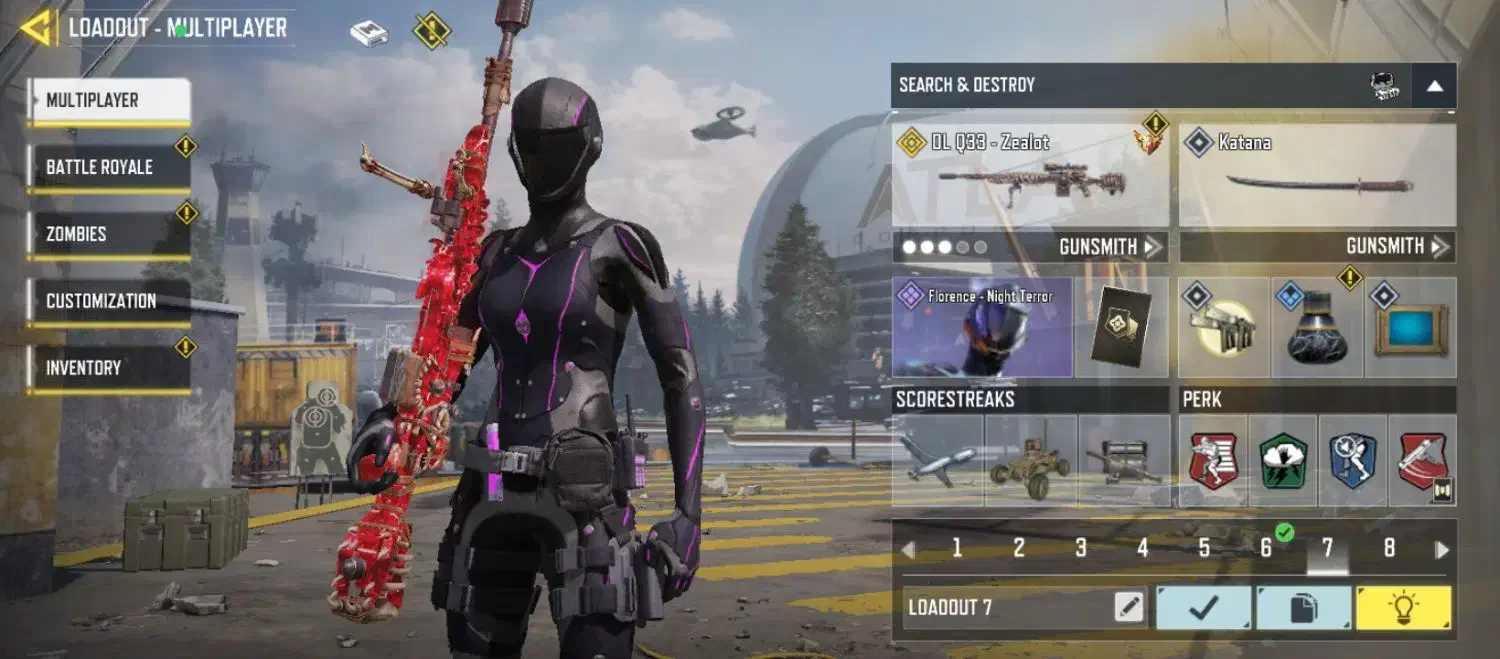Open the Zombies loadout tab
This screenshot has width=1500, height=659.
click(108, 234)
